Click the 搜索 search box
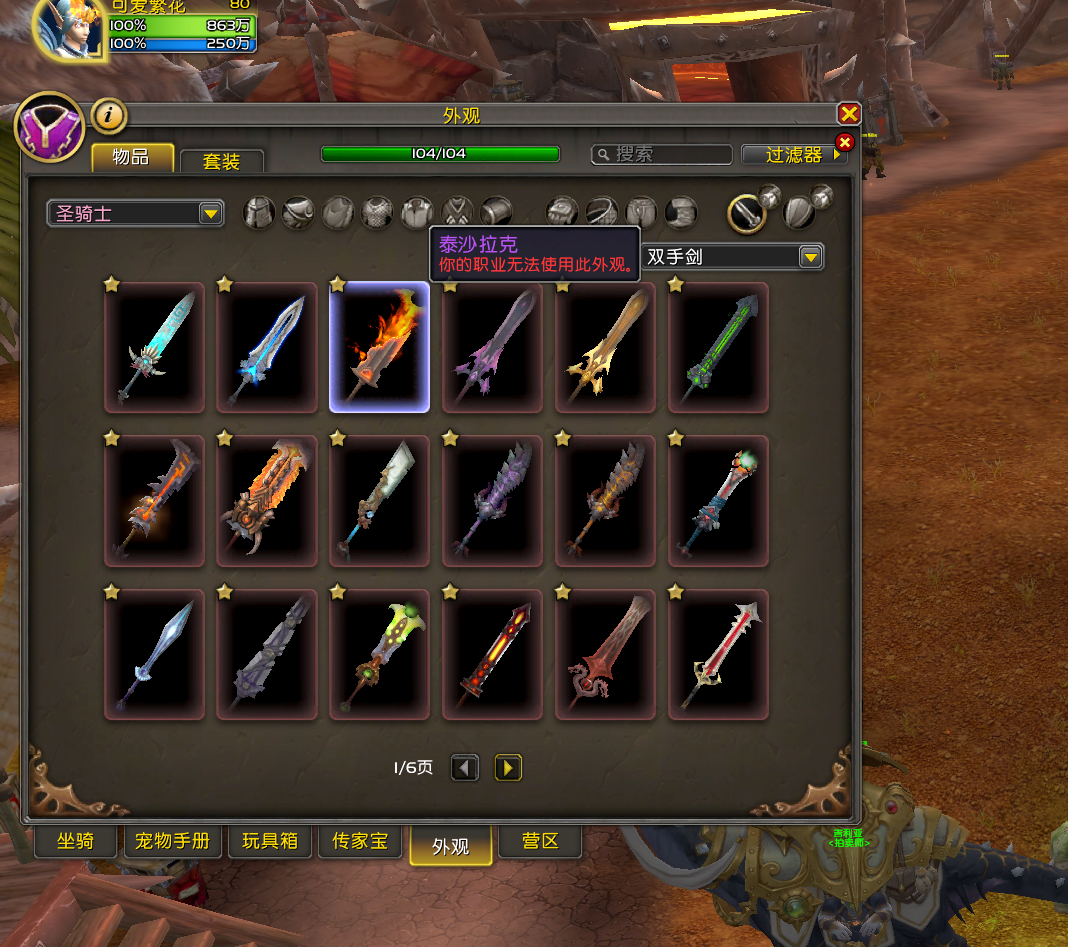The height and width of the screenshot is (947, 1068). tap(662, 154)
